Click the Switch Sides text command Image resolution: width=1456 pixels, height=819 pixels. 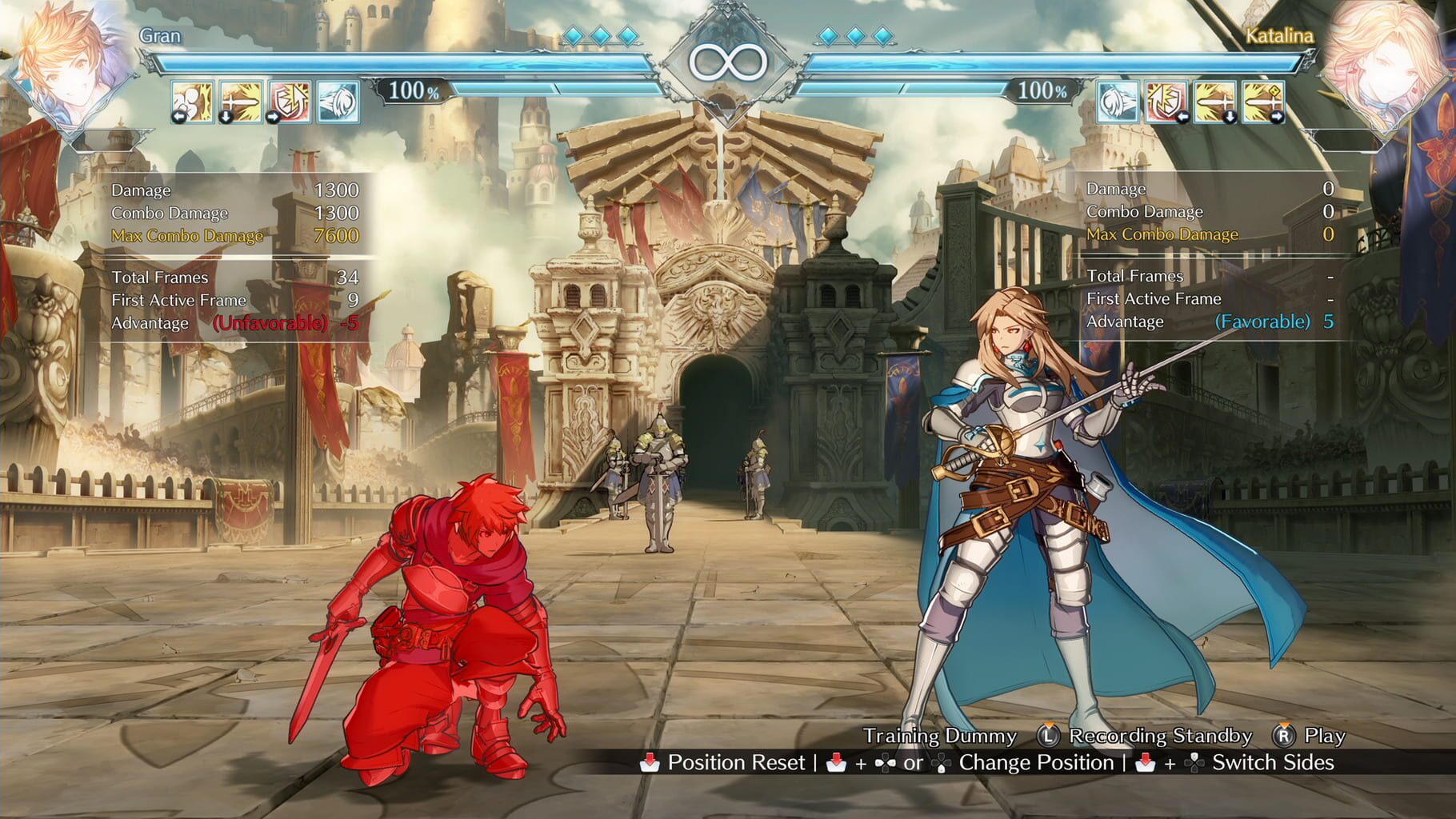1271,762
